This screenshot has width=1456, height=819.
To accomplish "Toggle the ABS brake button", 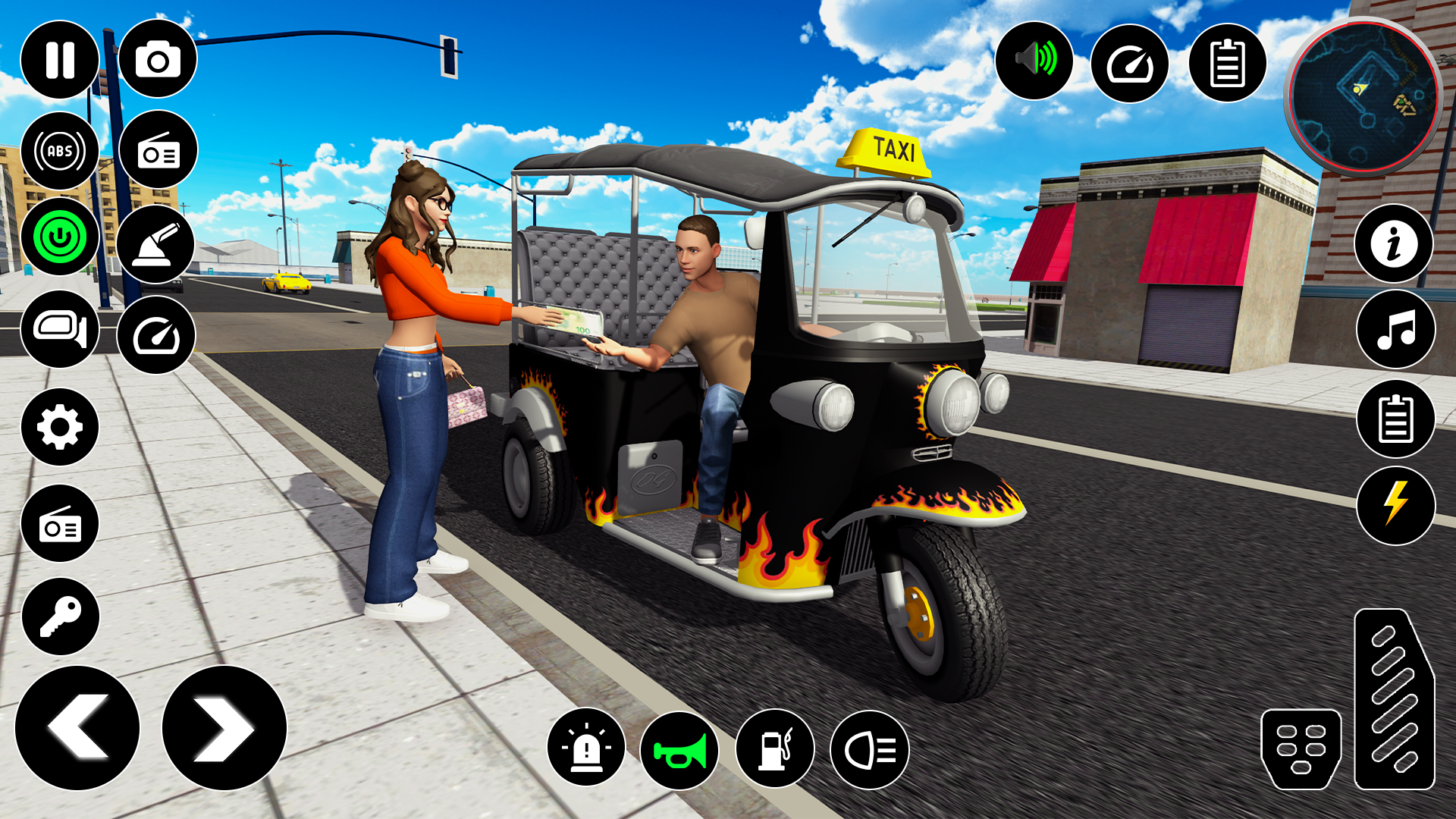I will 60,151.
